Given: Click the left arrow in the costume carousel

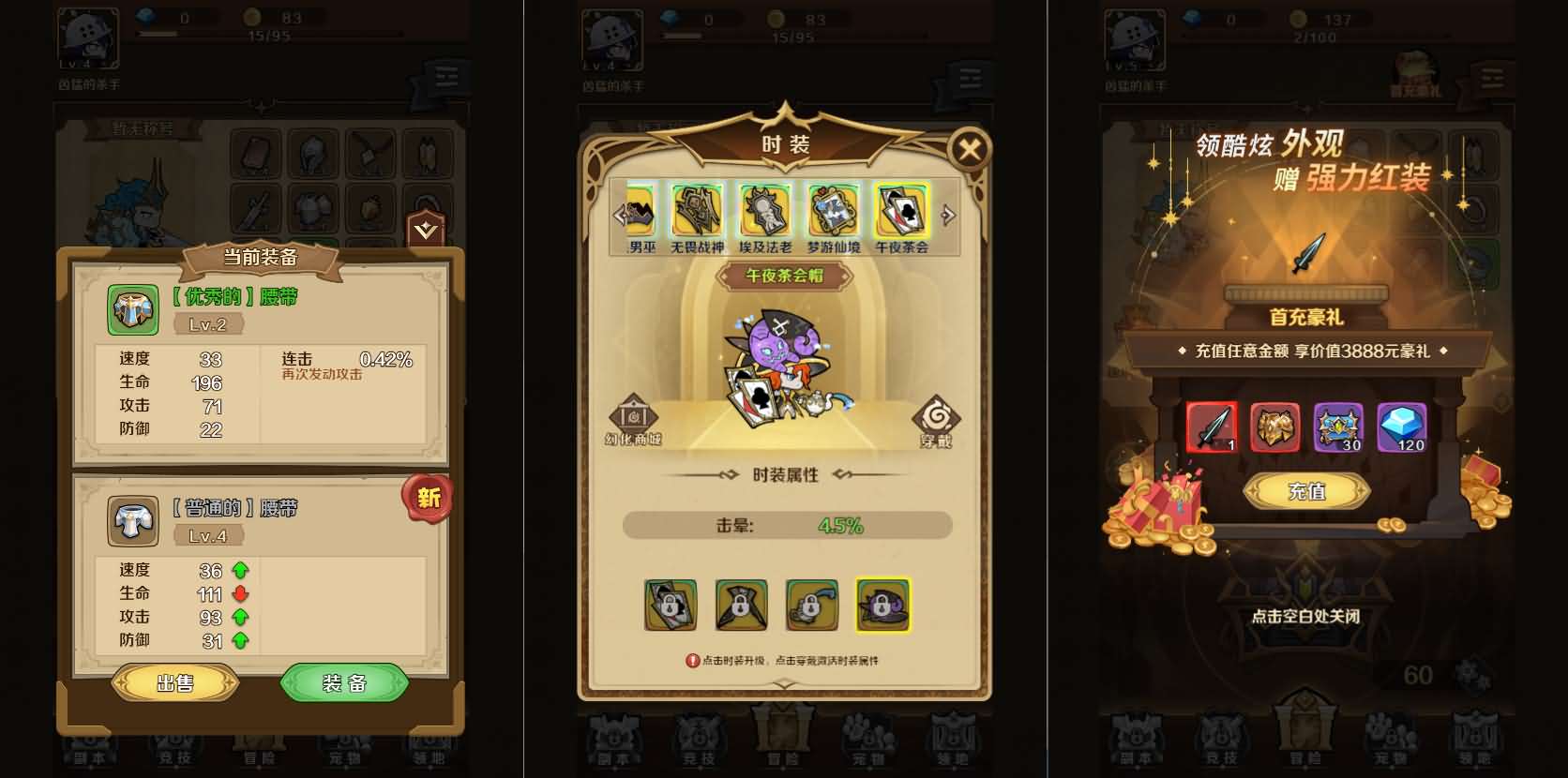Looking at the screenshot, I should click(620, 214).
